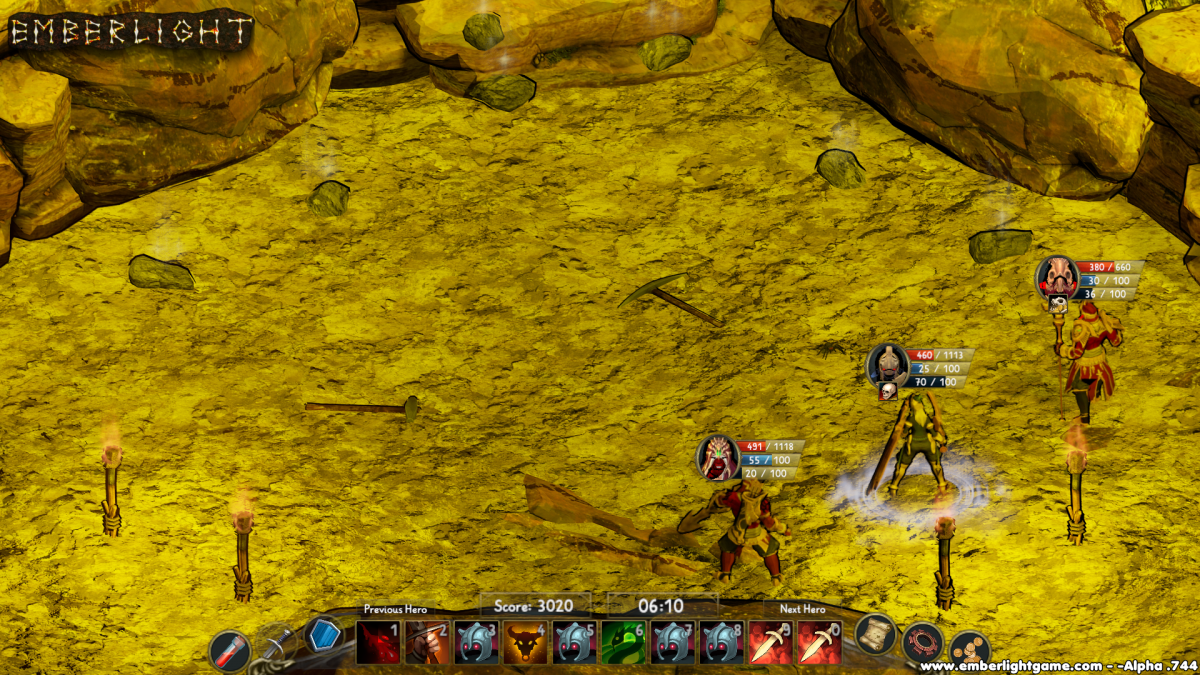Select the helmeted hero portrait with 460 / 1113 health
The height and width of the screenshot is (675, 1200).
pos(888,364)
